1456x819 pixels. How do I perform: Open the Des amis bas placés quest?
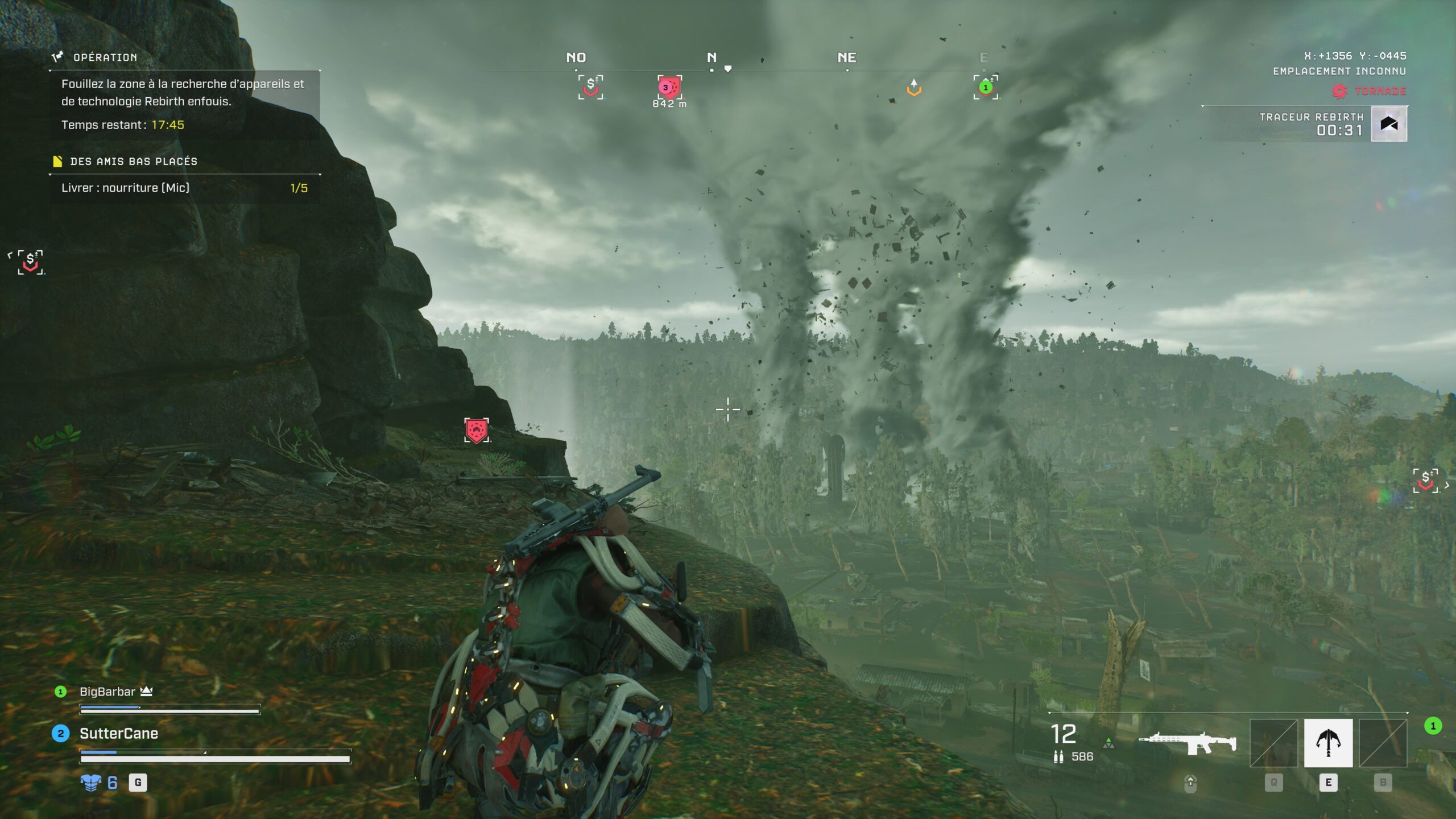133,162
